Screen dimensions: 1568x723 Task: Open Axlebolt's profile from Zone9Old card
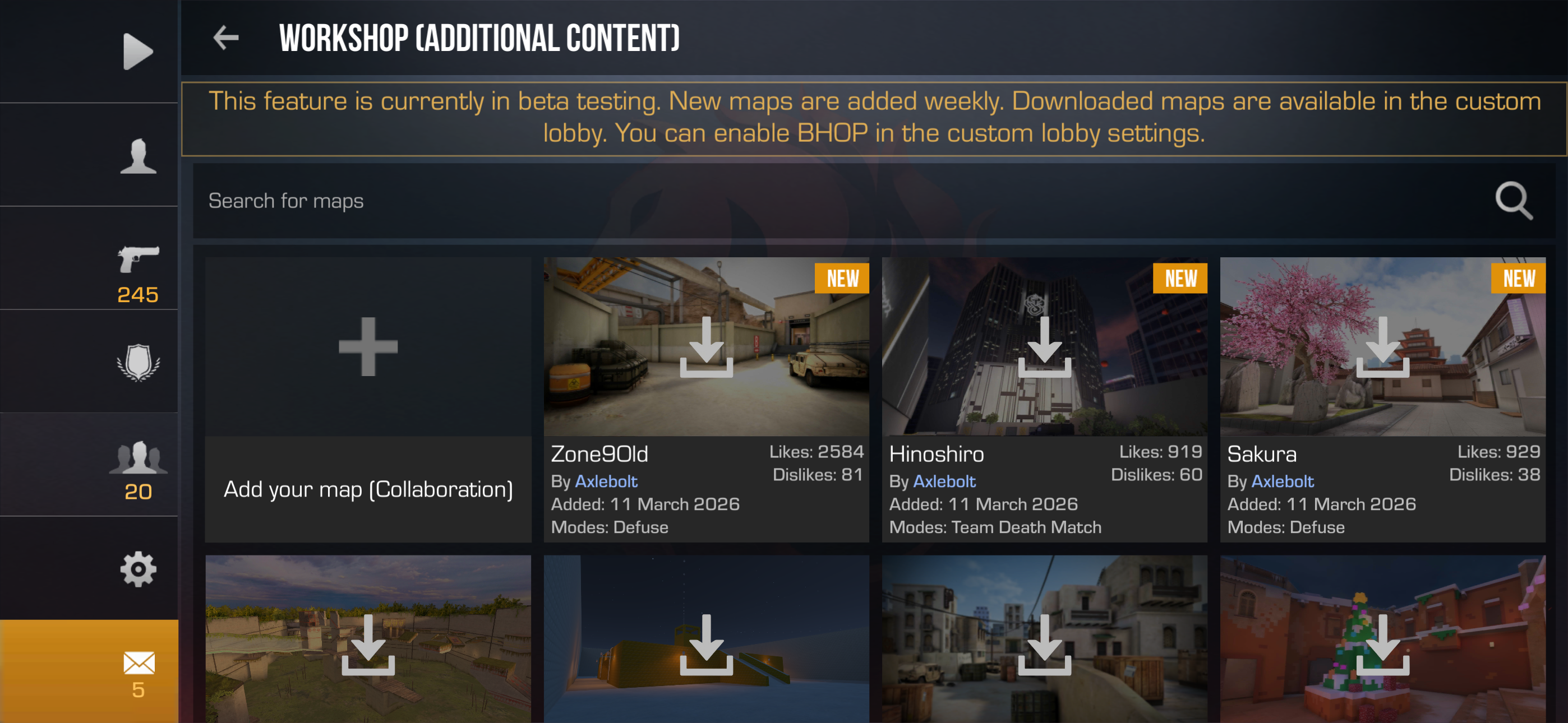point(606,481)
